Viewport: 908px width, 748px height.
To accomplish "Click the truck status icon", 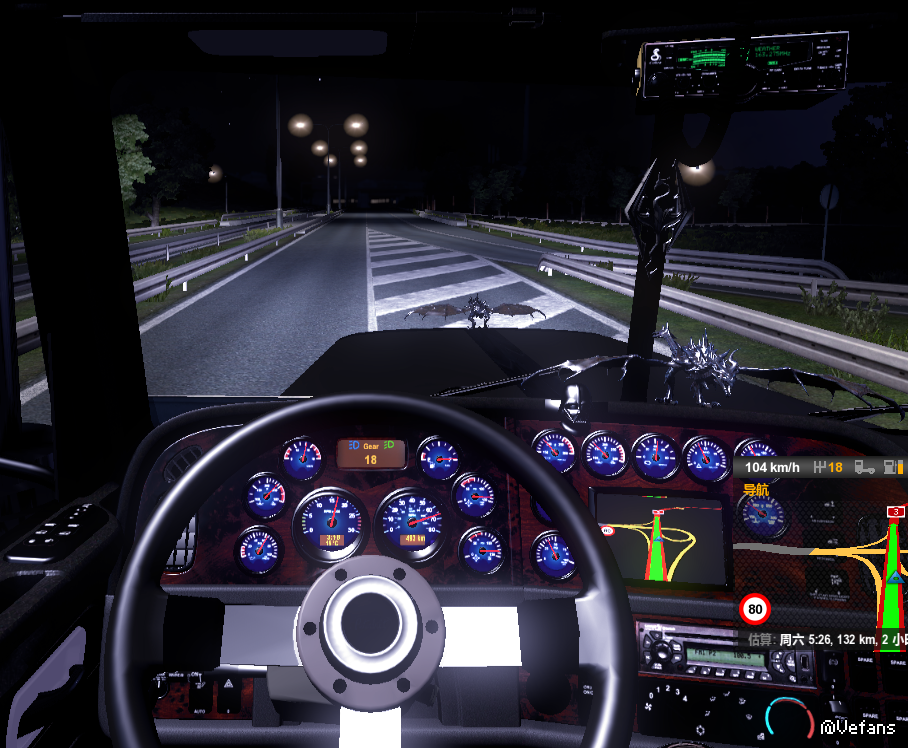I will point(865,467).
